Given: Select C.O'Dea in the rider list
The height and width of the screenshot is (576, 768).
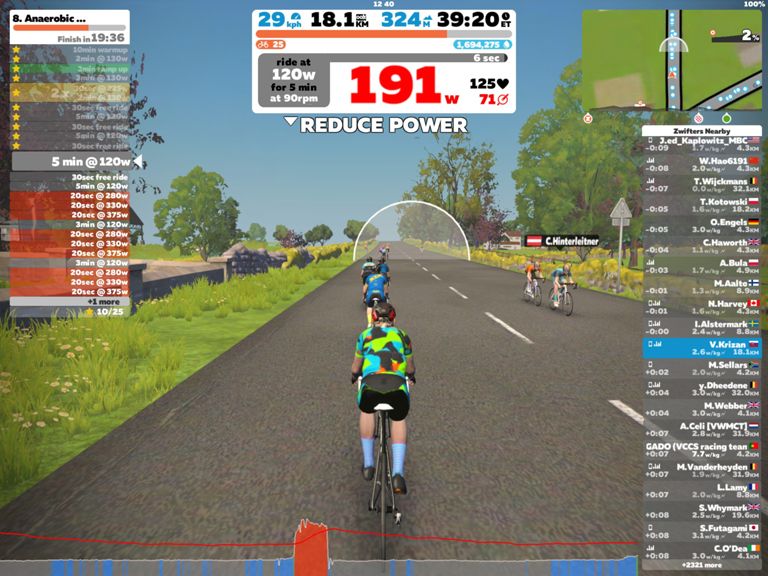Looking at the screenshot, I should [703, 551].
